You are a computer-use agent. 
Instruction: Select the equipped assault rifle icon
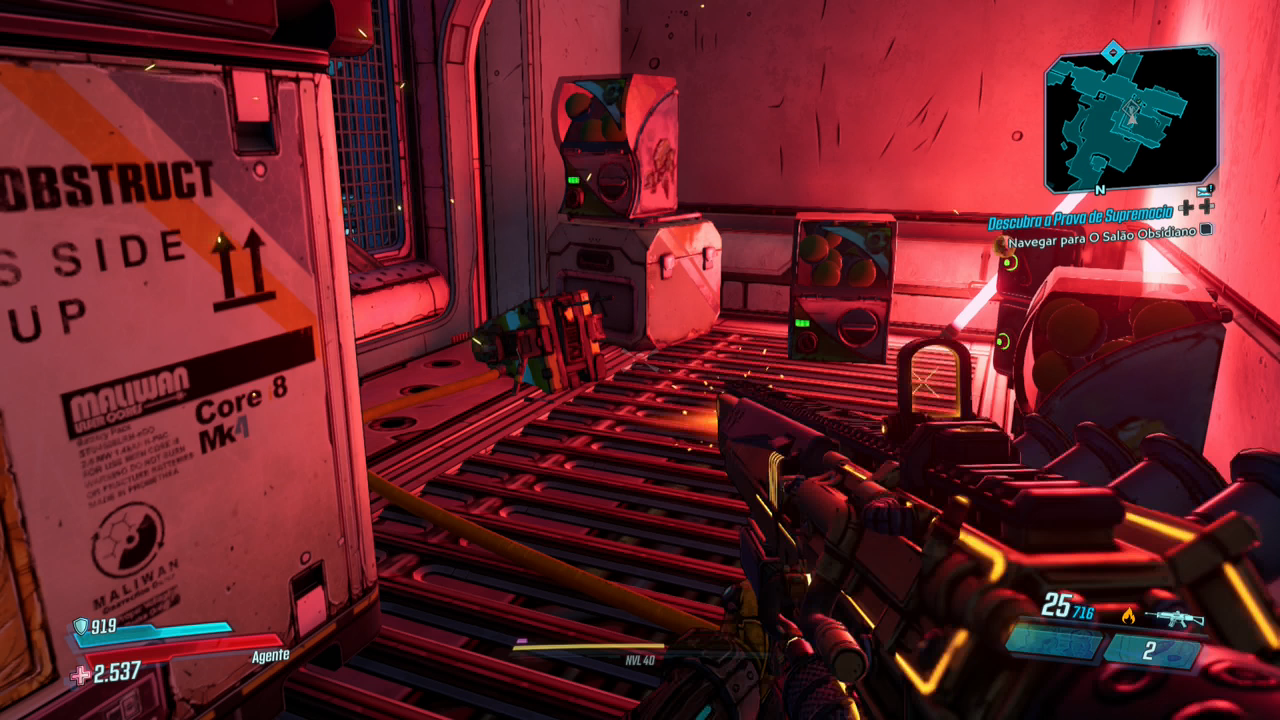coord(1176,617)
